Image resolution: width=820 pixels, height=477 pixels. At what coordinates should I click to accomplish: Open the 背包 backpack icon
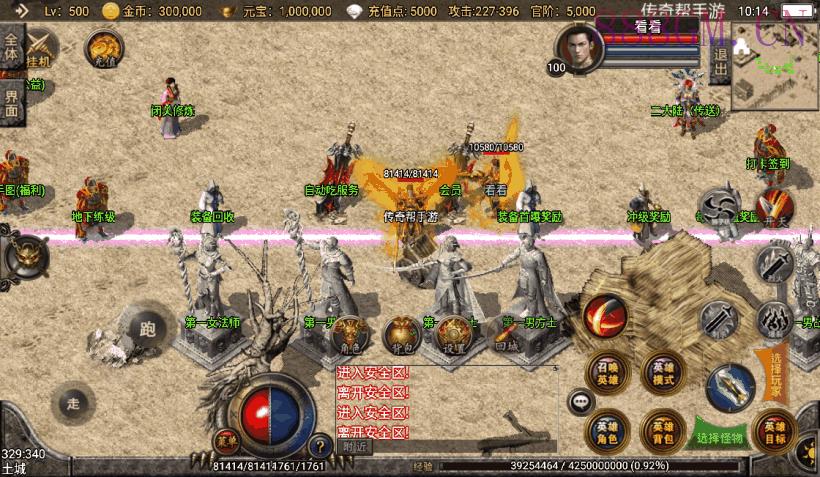[x=402, y=333]
